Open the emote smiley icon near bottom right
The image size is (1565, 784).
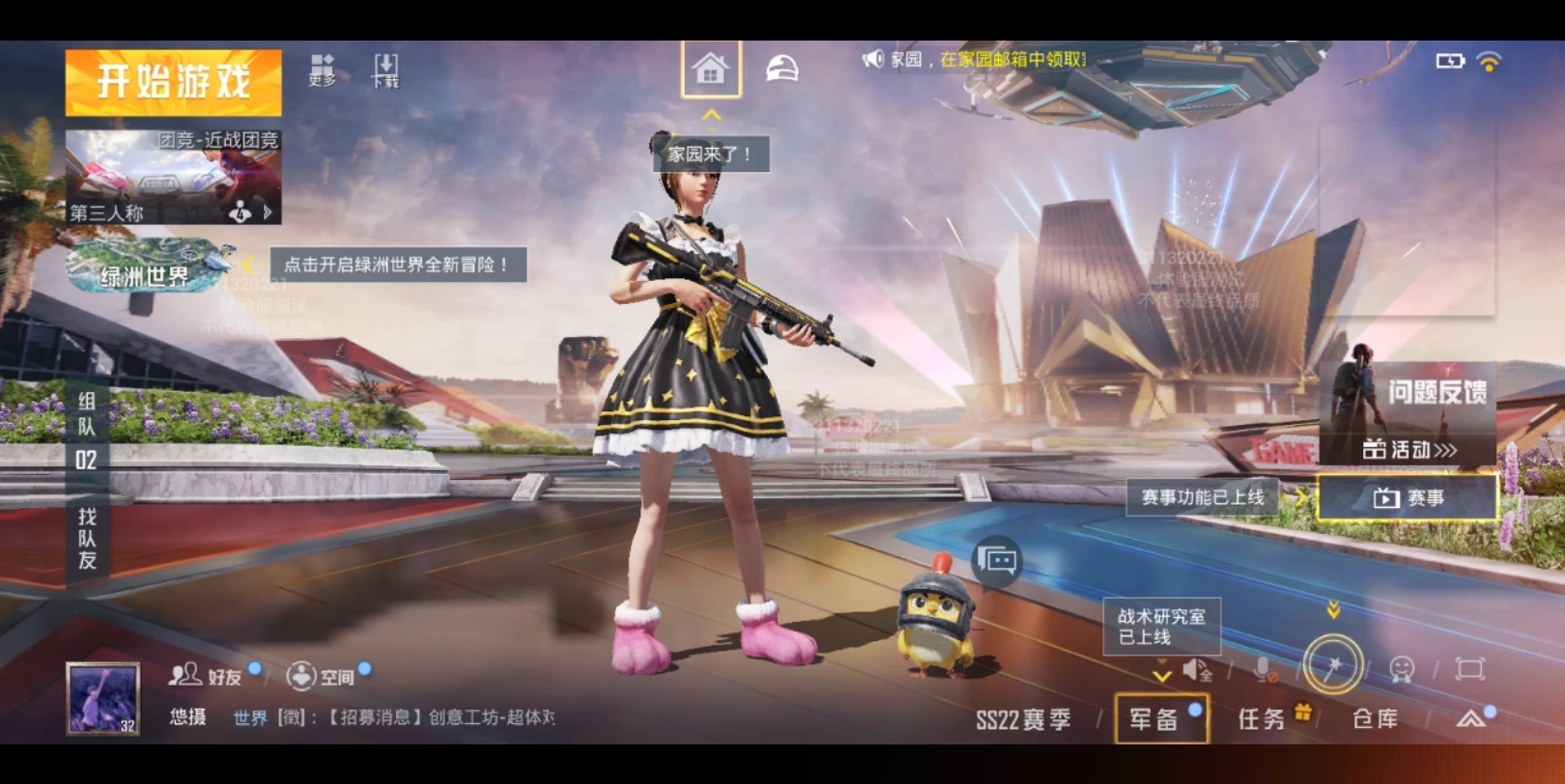click(x=1403, y=667)
